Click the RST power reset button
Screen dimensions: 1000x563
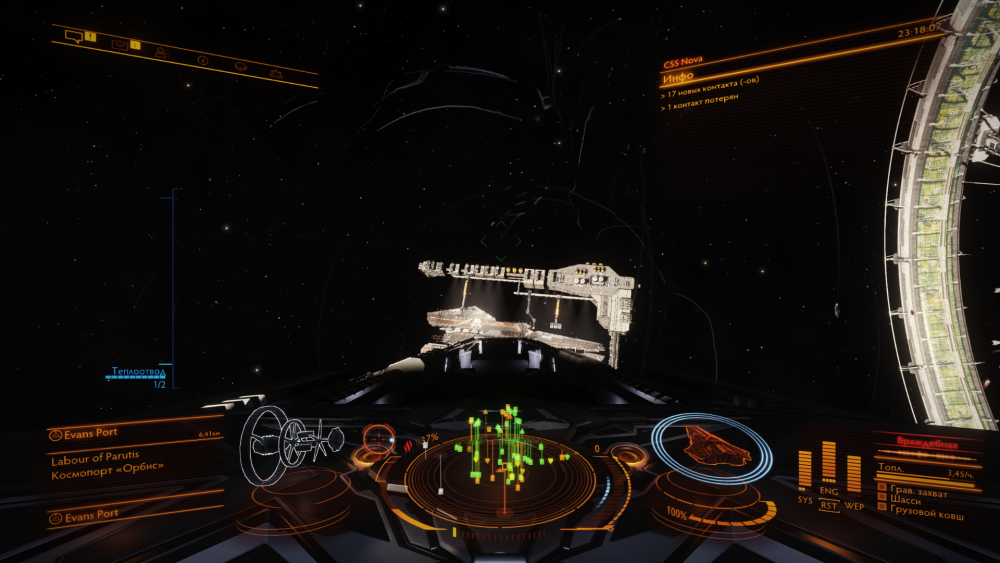coord(829,505)
